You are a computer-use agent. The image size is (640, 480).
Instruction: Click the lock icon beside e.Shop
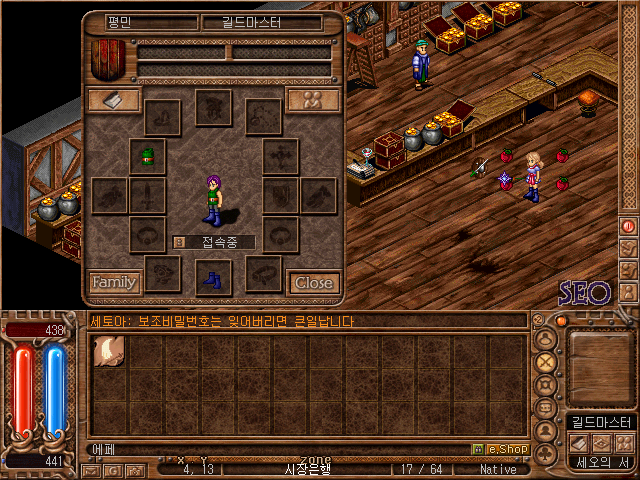coord(477,449)
